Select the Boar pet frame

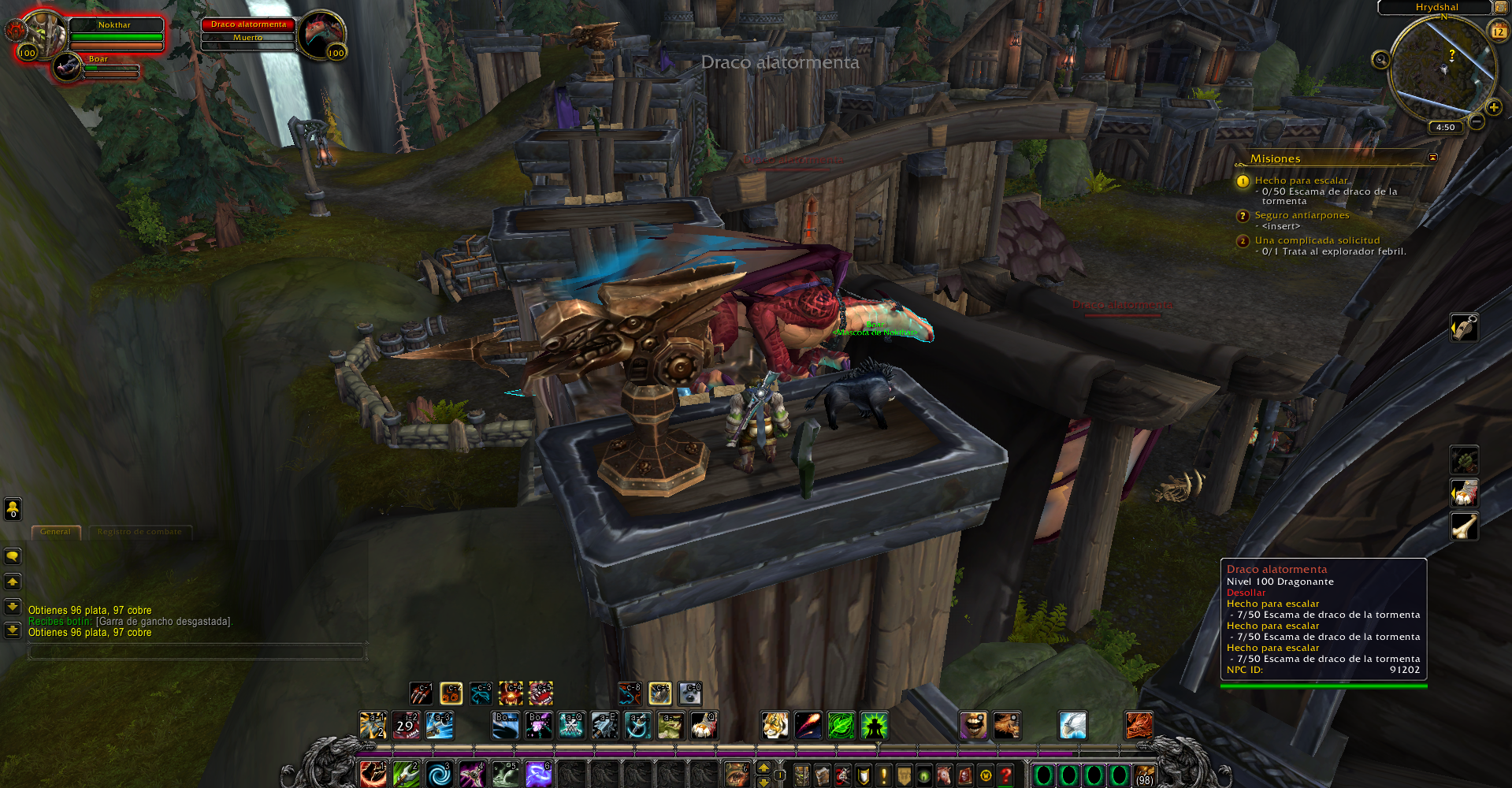[x=68, y=67]
